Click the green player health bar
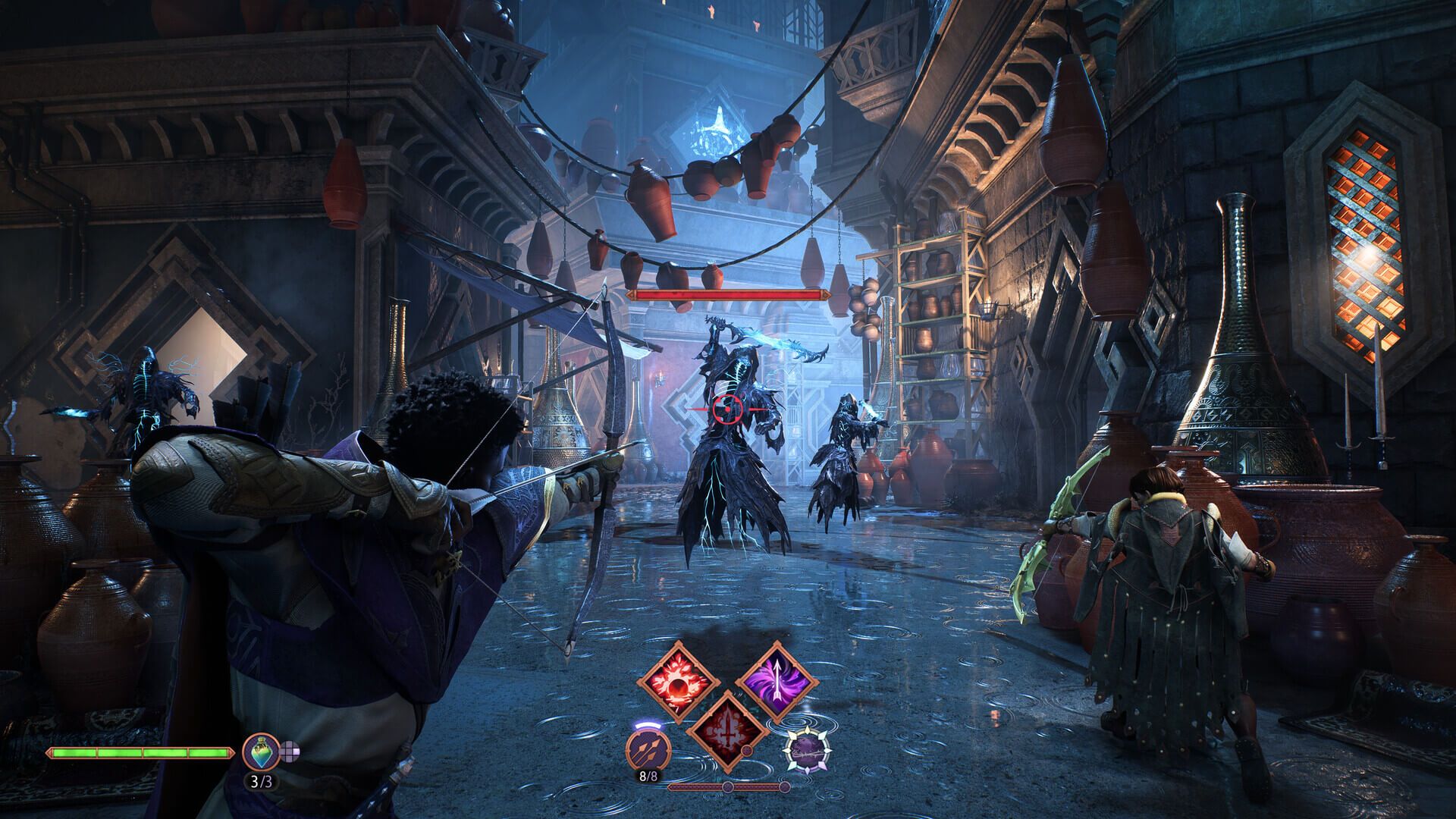The width and height of the screenshot is (1456, 819). click(x=141, y=753)
